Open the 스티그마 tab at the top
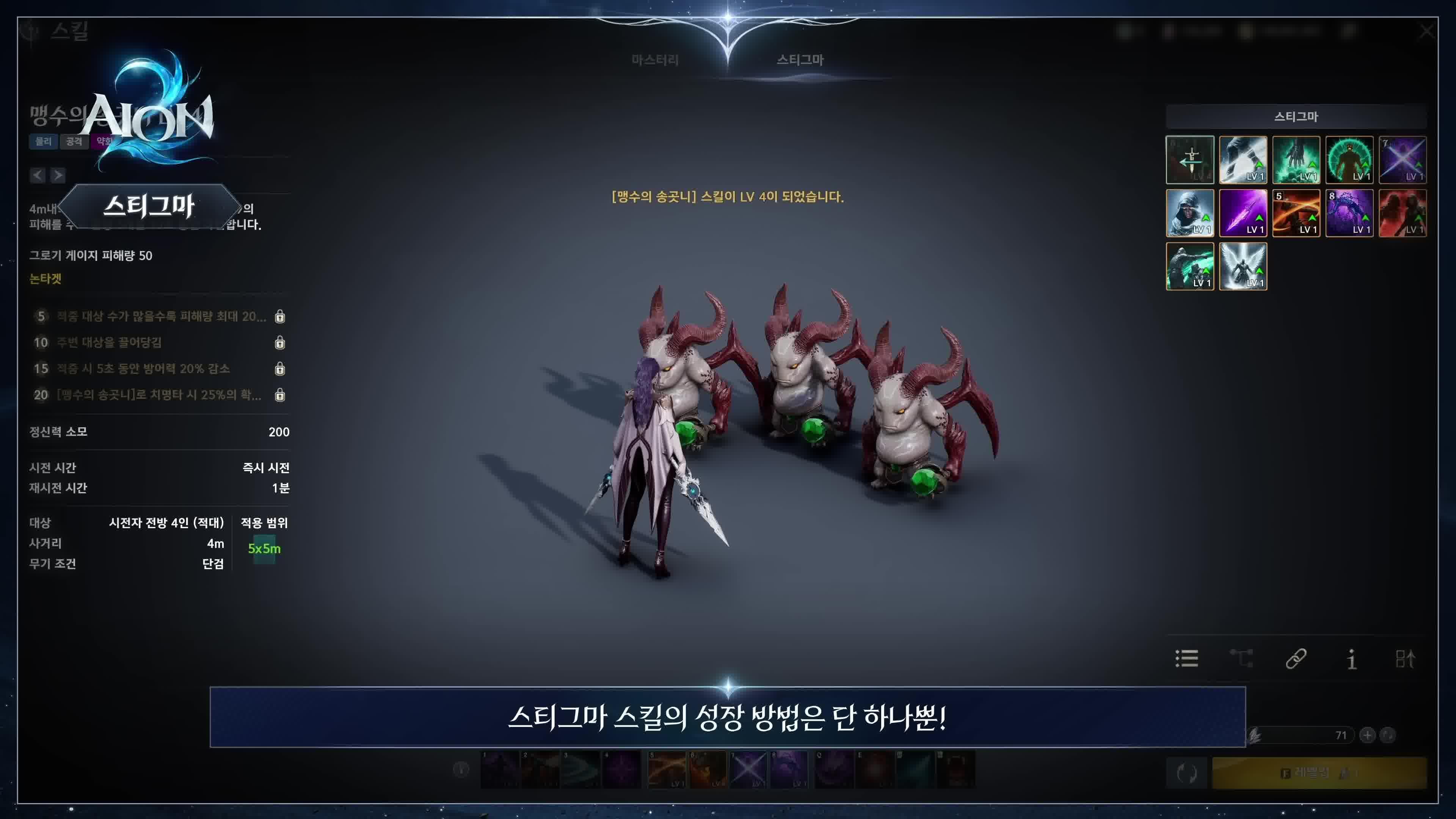 coord(800,60)
